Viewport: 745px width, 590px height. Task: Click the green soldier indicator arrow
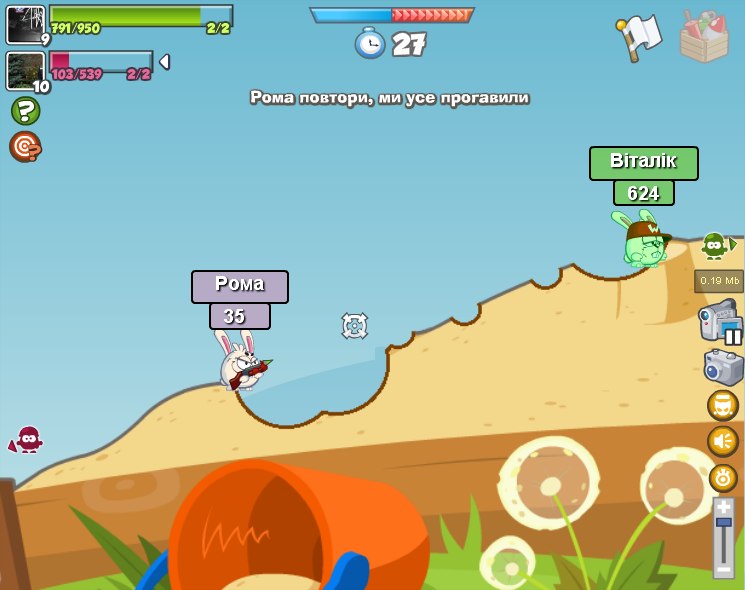coord(717,244)
